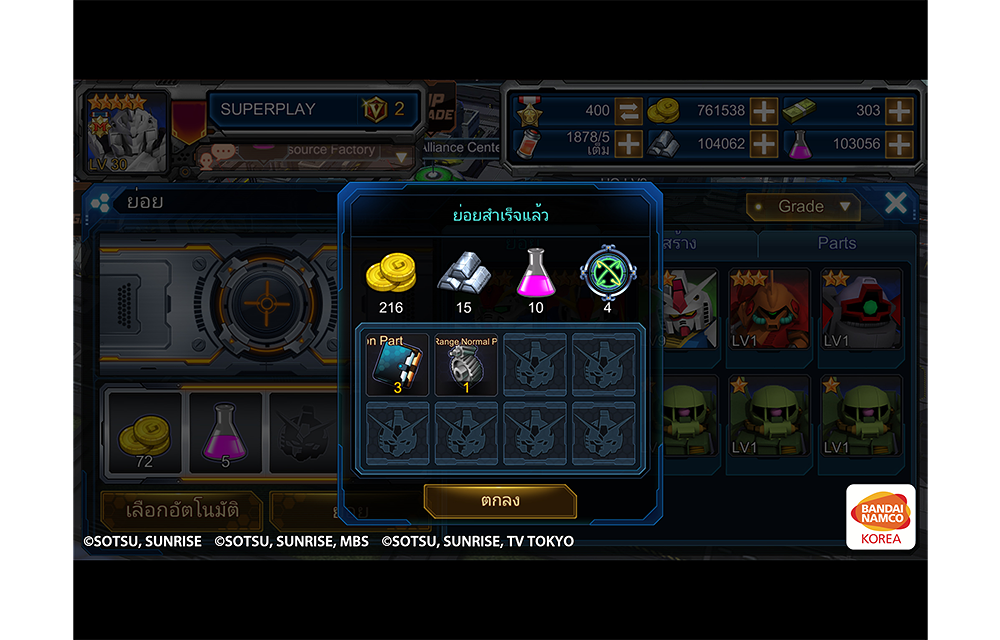
Task: Add more cash bills with plus button
Action: (899, 111)
